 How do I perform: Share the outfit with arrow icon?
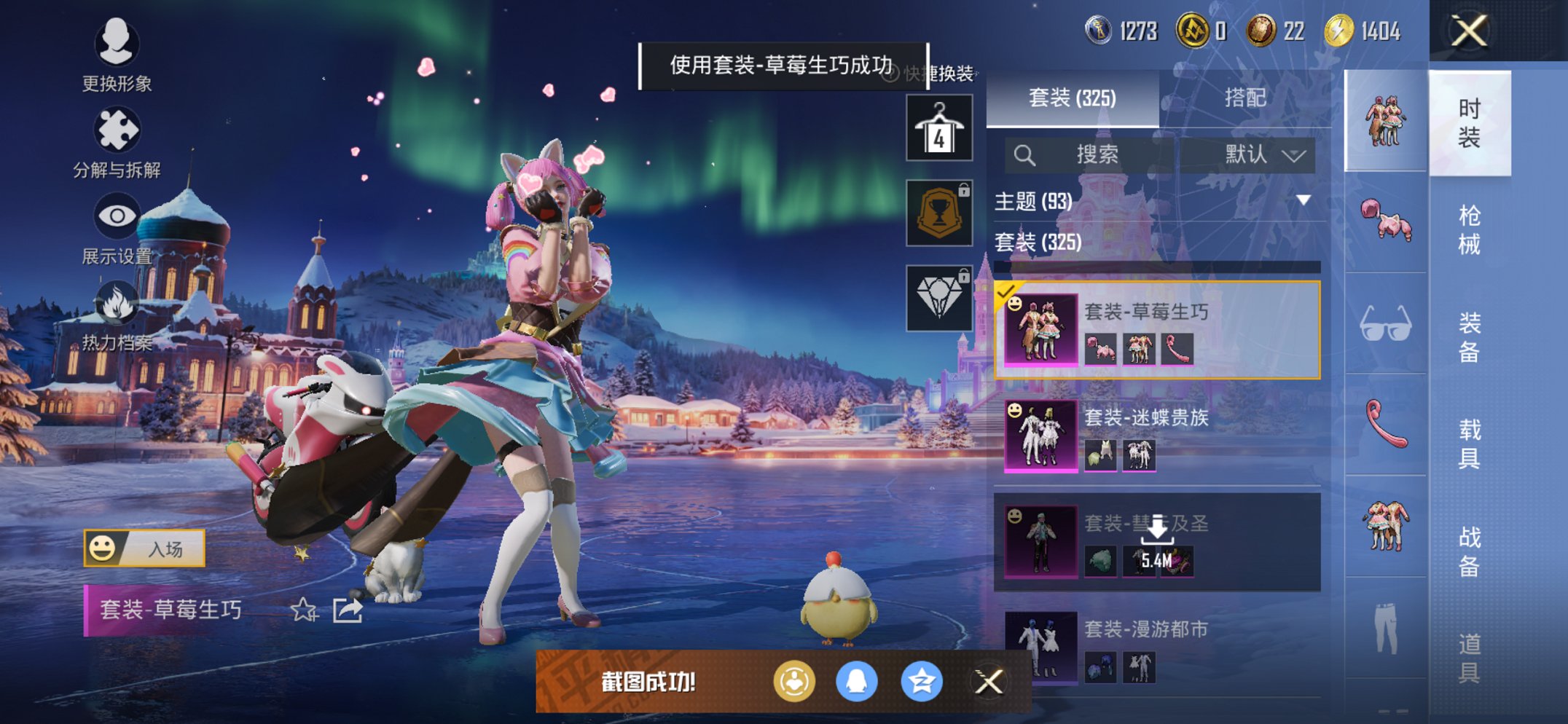(348, 610)
